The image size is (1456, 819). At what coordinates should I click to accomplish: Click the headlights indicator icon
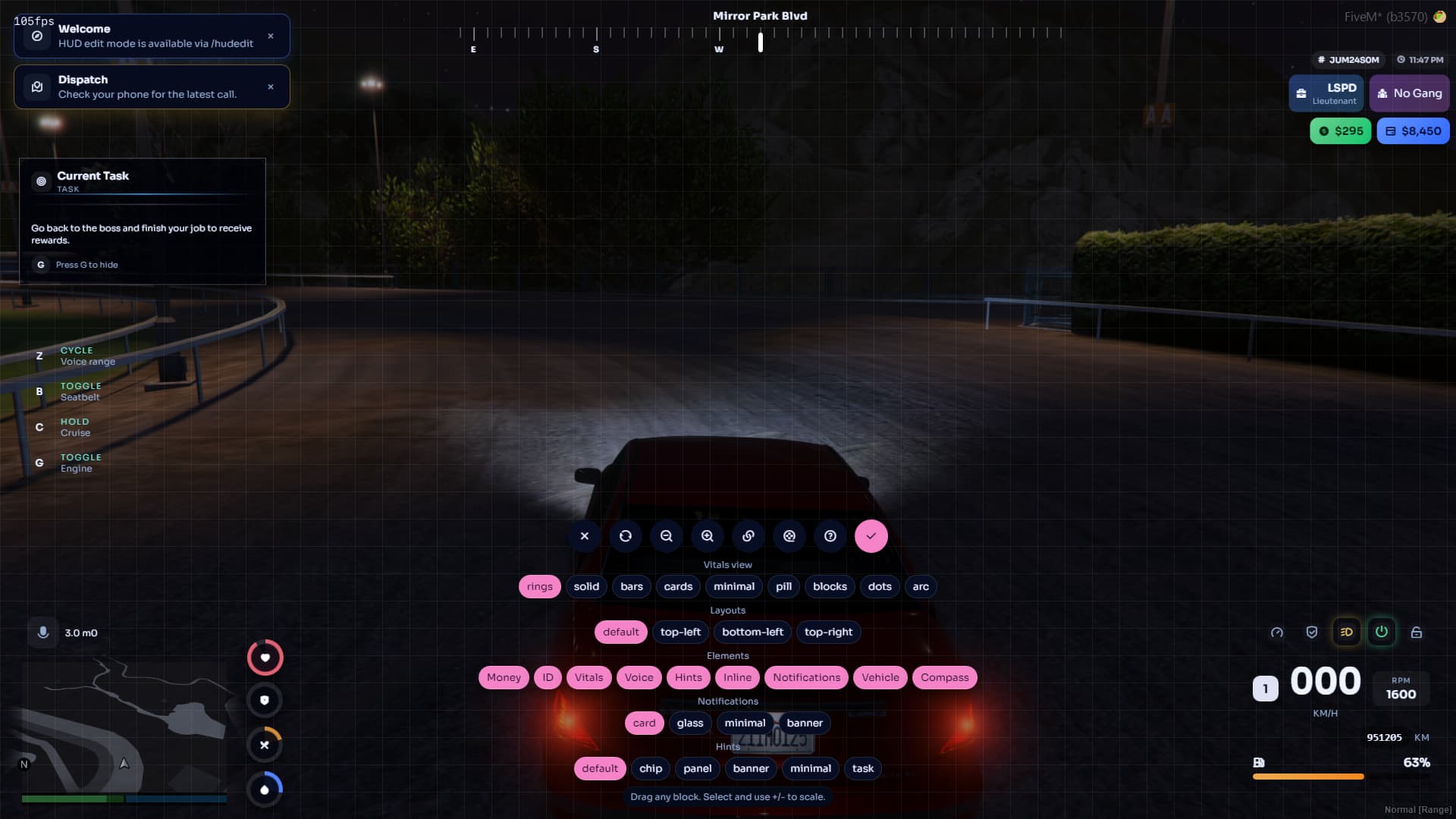[x=1348, y=632]
